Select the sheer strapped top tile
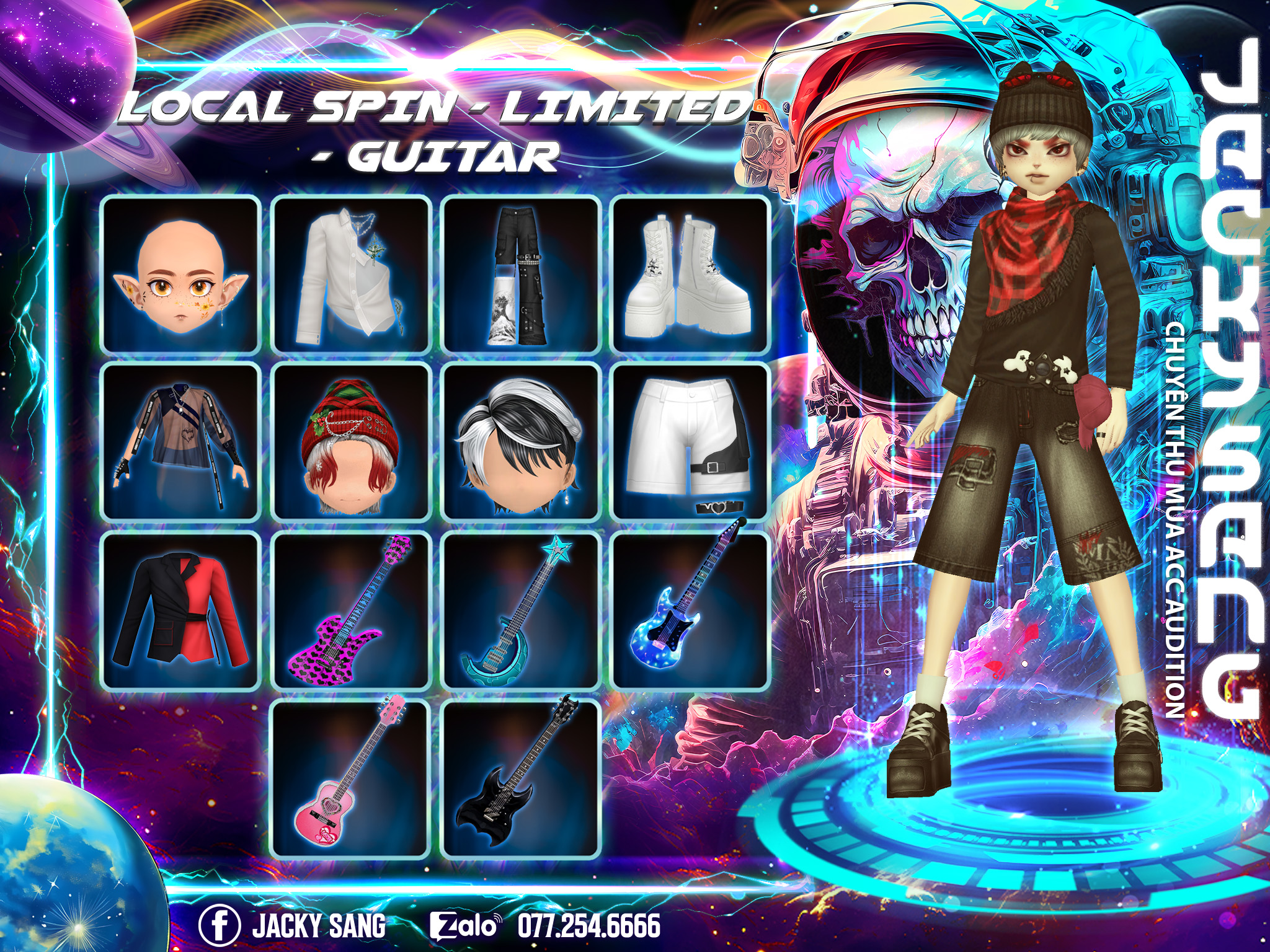Viewport: 1270px width, 952px height. pos(180,442)
